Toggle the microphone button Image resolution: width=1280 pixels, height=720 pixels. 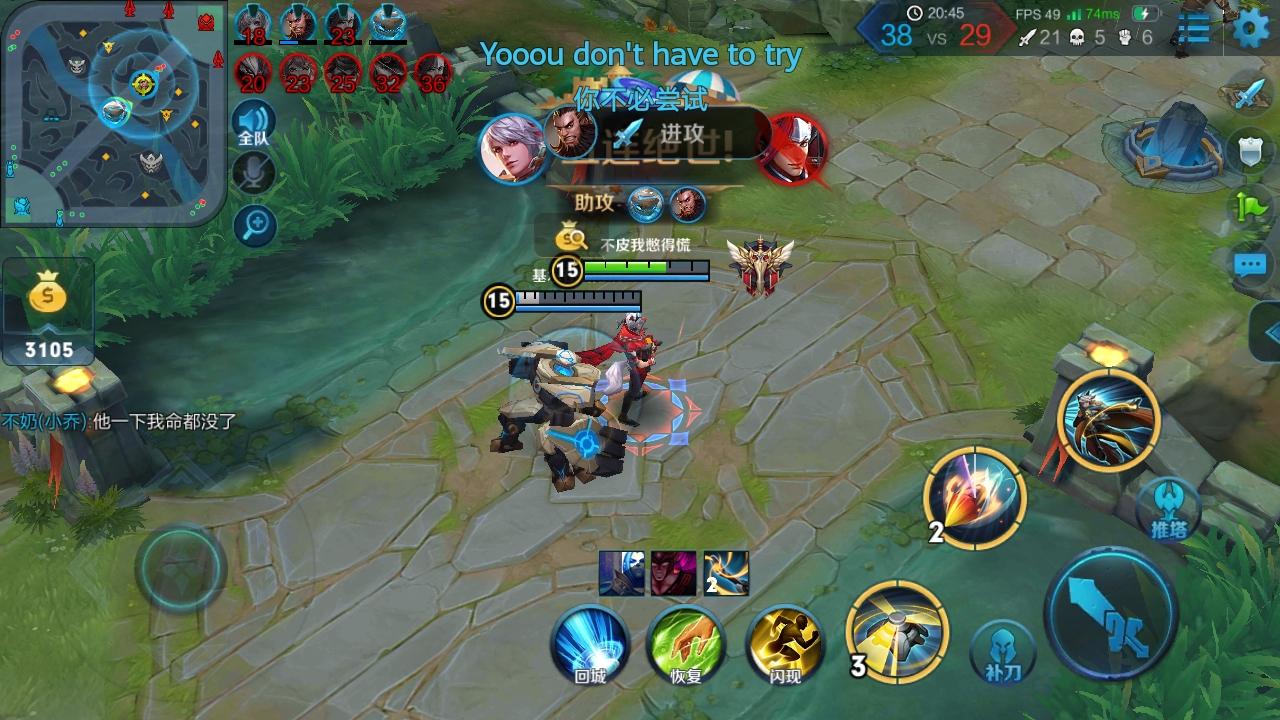[254, 174]
